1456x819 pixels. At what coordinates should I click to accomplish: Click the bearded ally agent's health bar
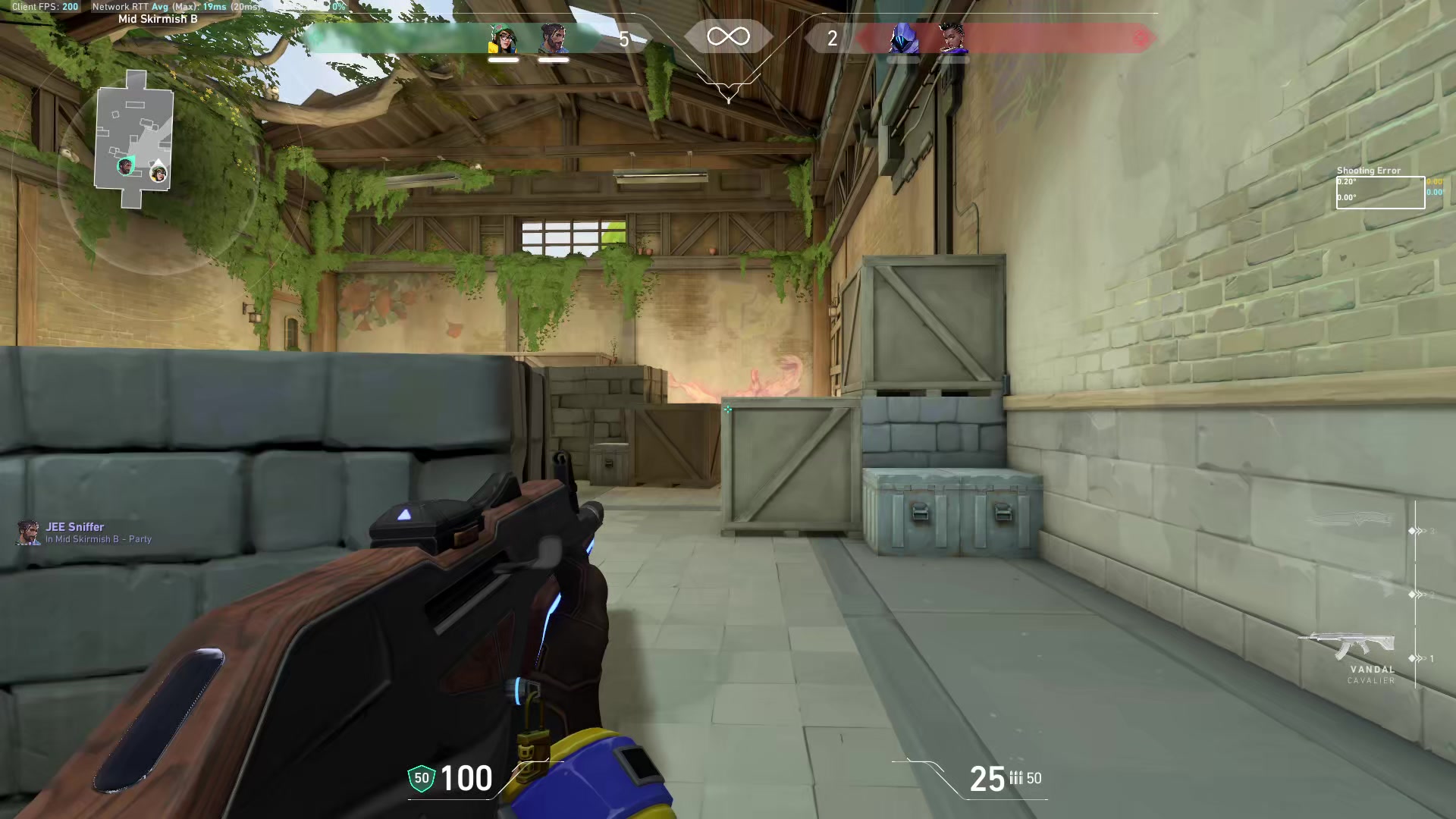(x=554, y=59)
